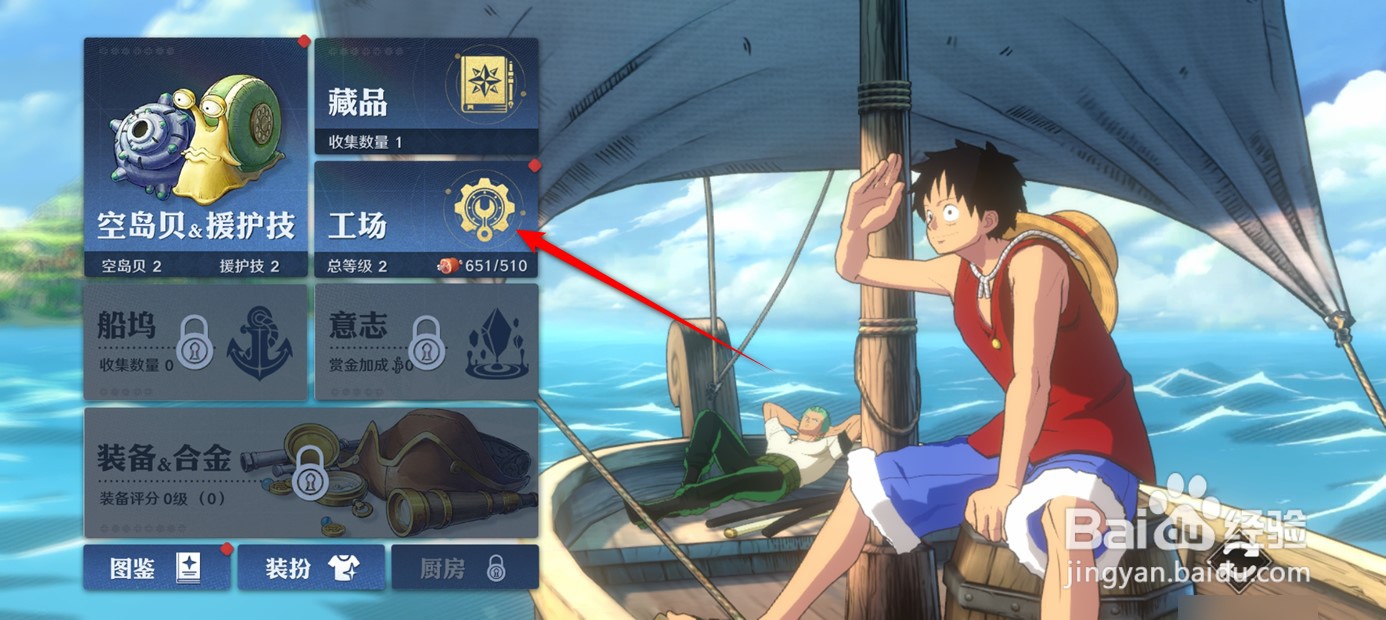Enter the 工场 workshop
The image size is (1386, 620).
click(426, 218)
